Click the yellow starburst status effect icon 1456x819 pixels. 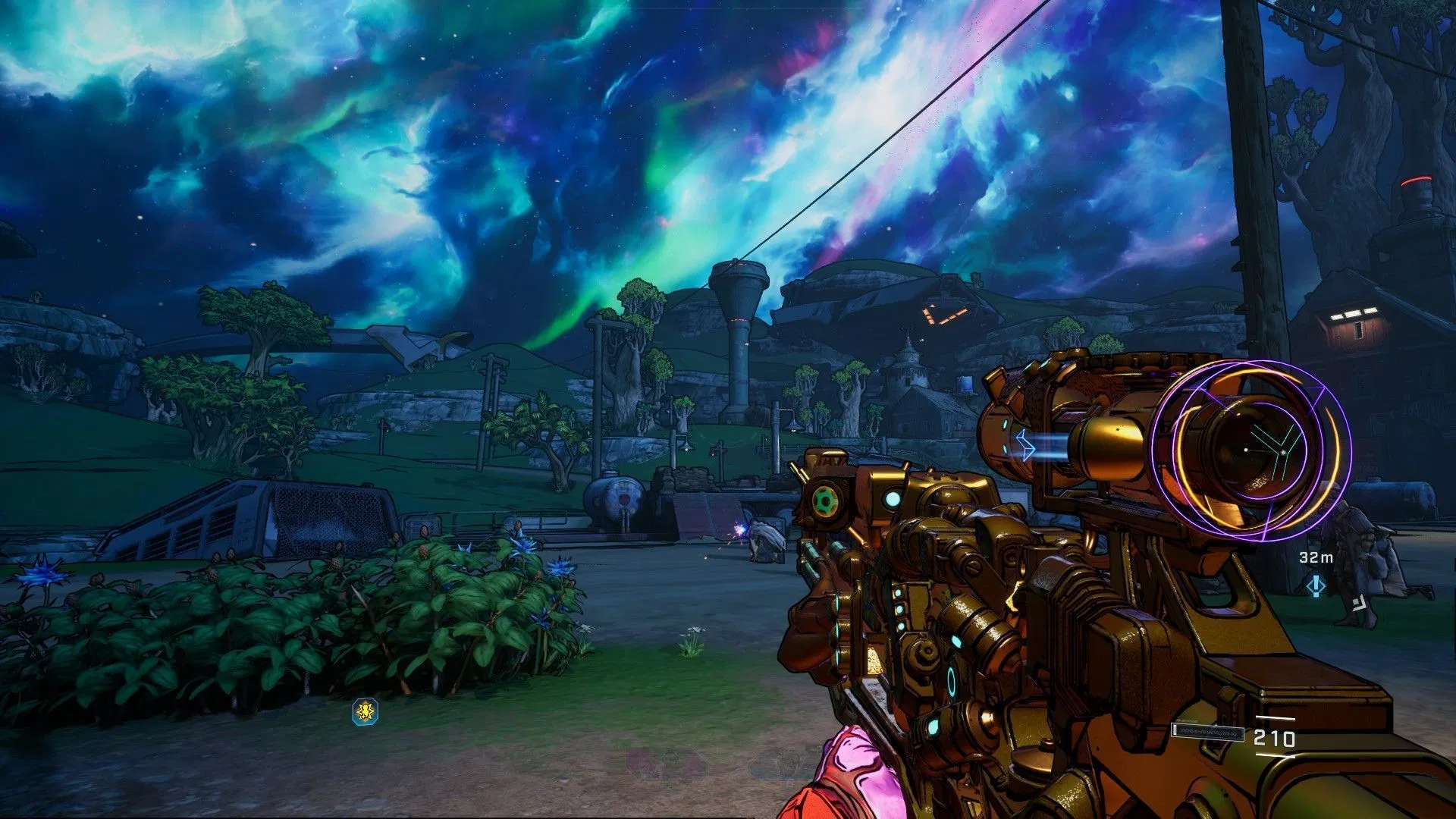coord(366,712)
